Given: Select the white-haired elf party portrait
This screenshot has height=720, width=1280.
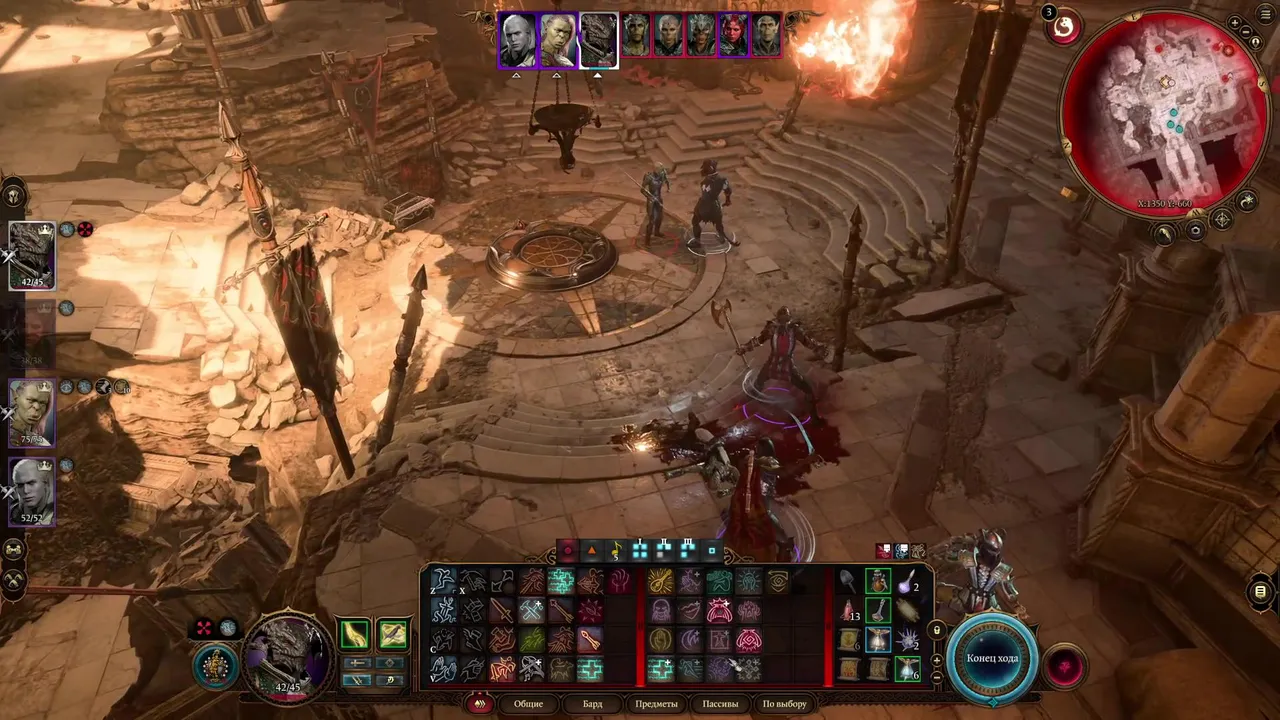Looking at the screenshot, I should [32, 490].
